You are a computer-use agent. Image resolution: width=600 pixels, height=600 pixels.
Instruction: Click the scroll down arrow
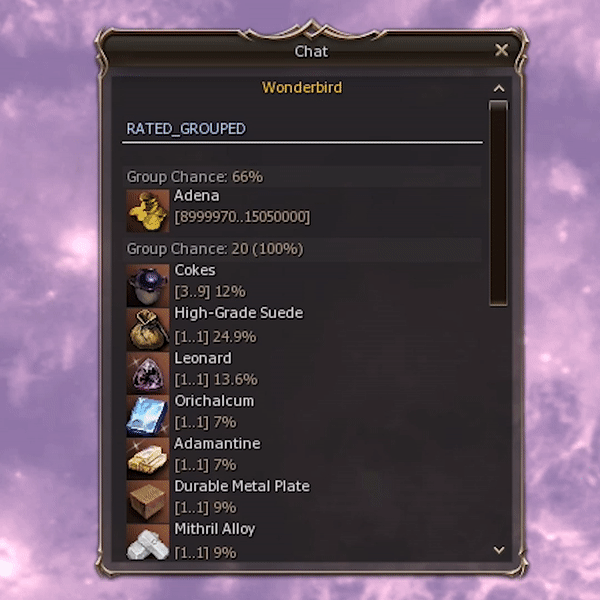(x=499, y=550)
